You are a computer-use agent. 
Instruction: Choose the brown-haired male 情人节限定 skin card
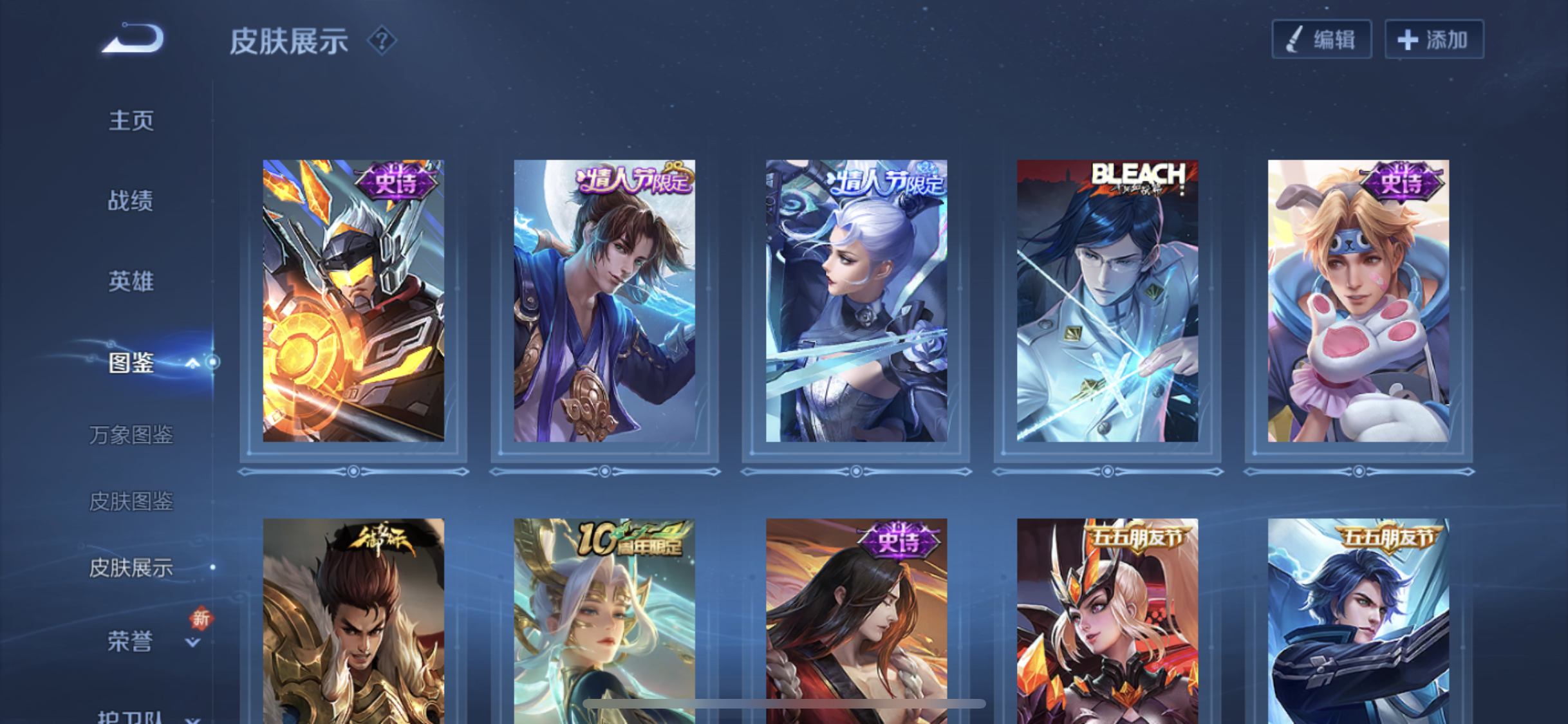[604, 301]
